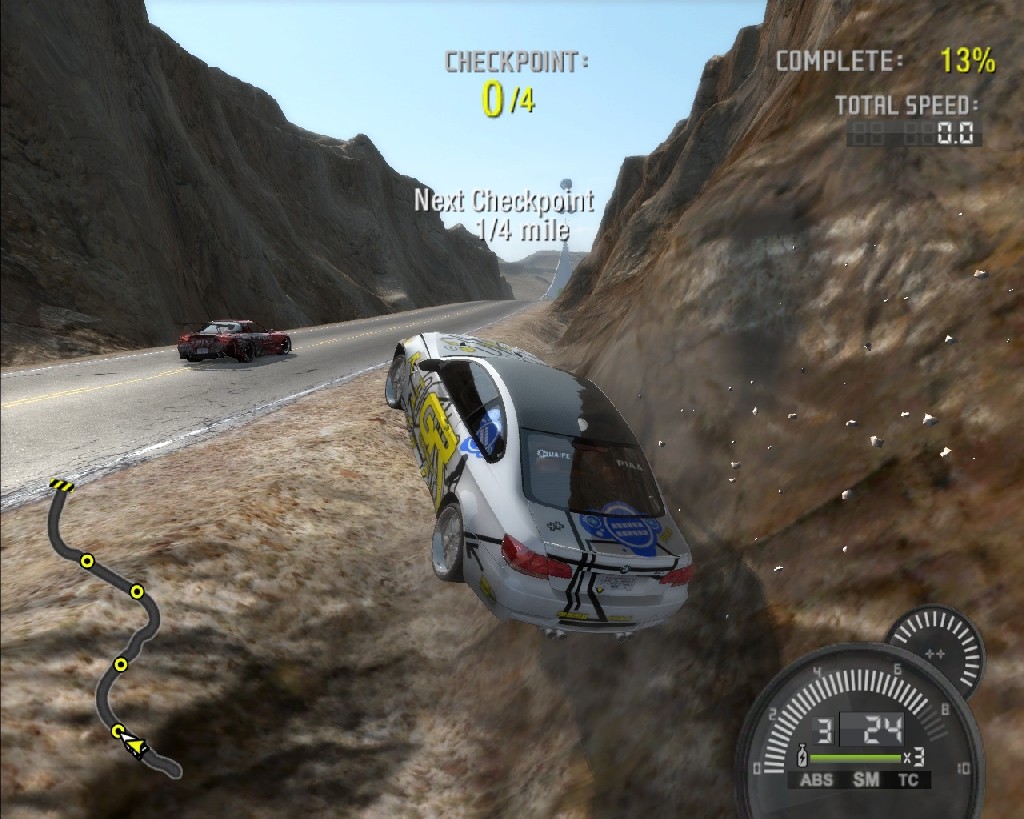Screen dimensions: 1024x819
Task: Select the player arrow on the minimap
Action: coord(132,745)
